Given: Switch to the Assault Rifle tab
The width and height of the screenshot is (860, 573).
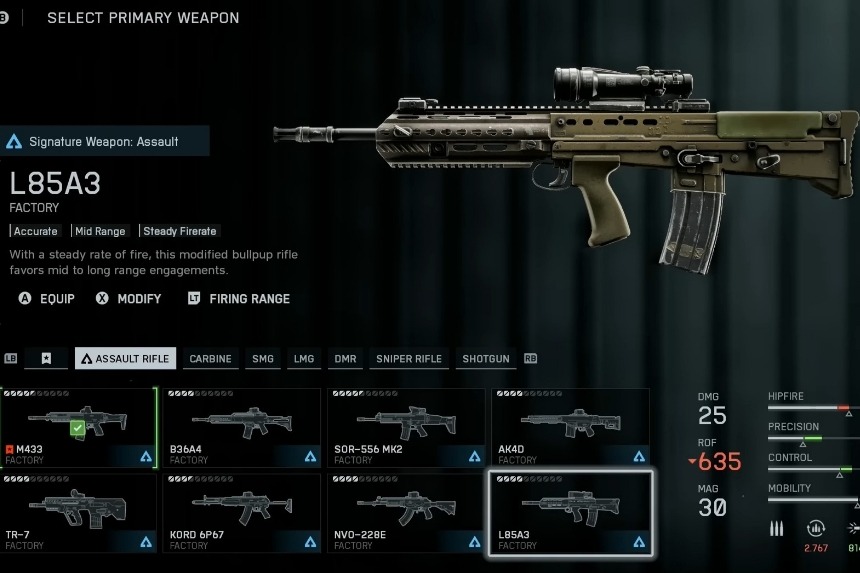Looking at the screenshot, I should point(125,358).
